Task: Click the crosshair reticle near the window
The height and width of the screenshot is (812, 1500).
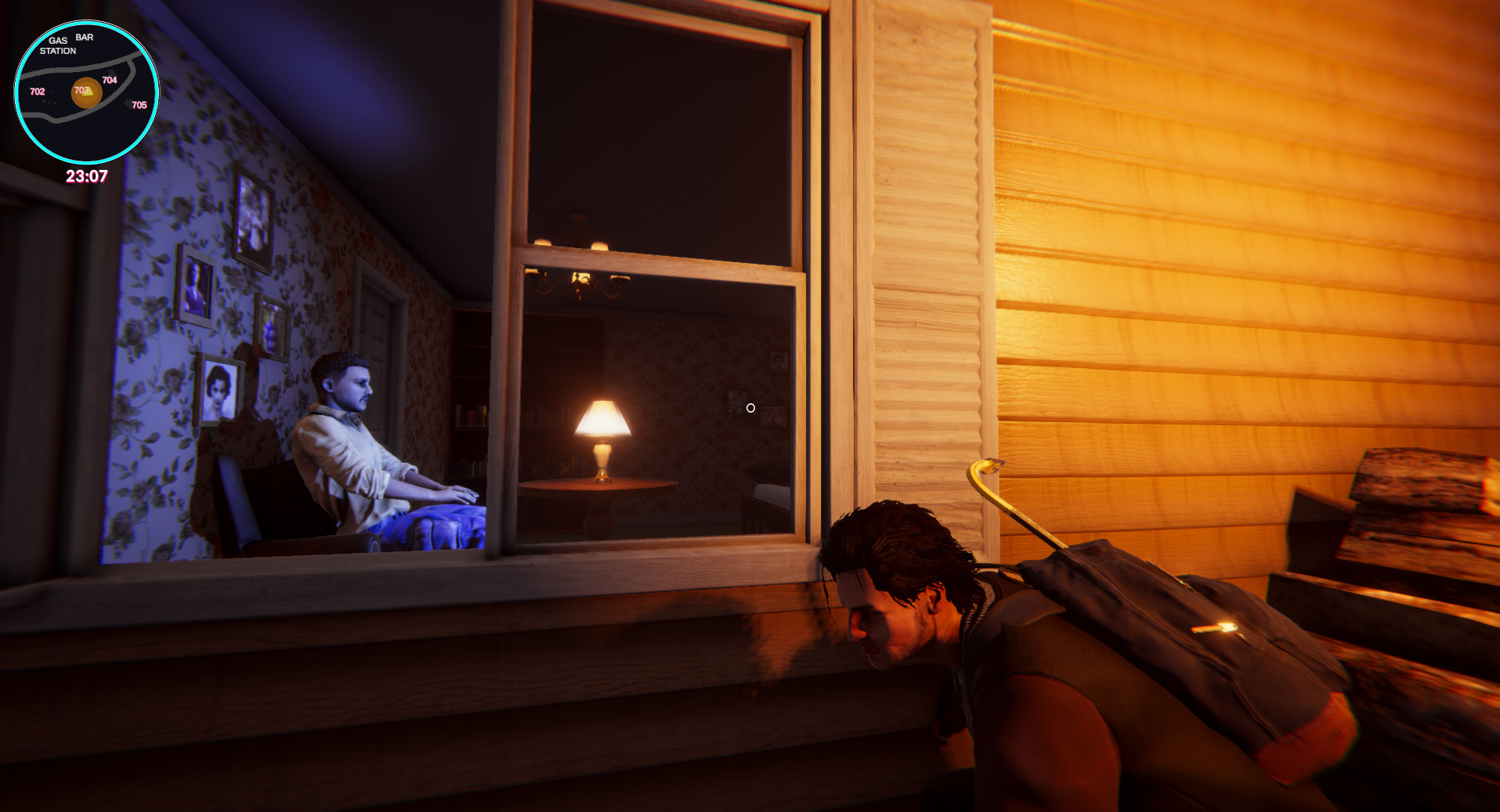Action: point(751,407)
